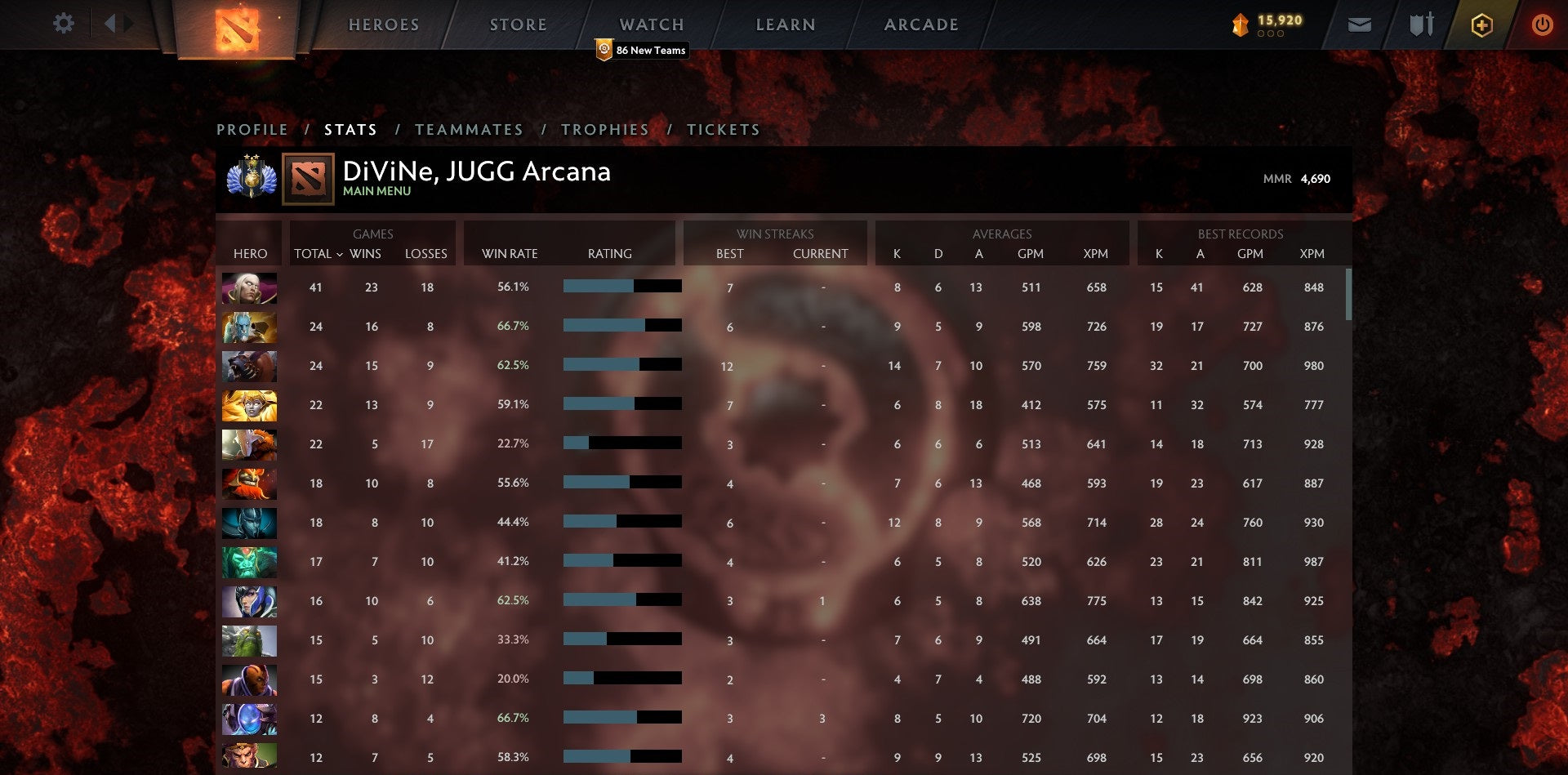The height and width of the screenshot is (775, 1568).
Task: Open the settings gear icon
Action: tap(63, 24)
